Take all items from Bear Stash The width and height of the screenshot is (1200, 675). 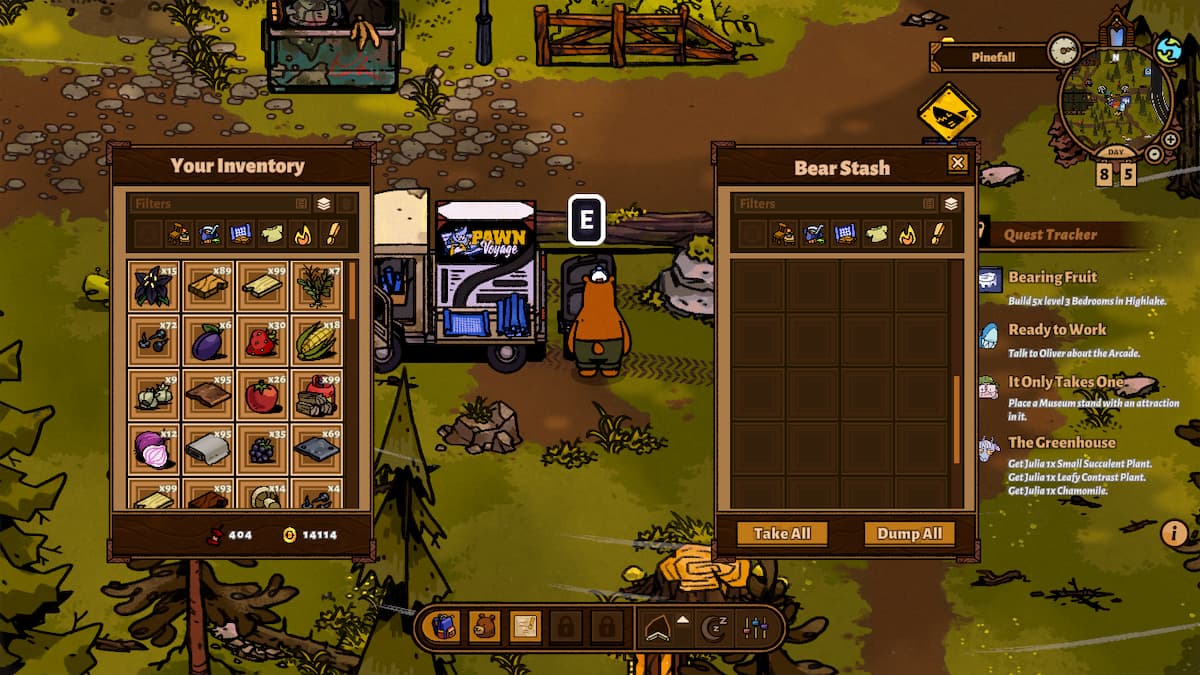[x=782, y=534]
